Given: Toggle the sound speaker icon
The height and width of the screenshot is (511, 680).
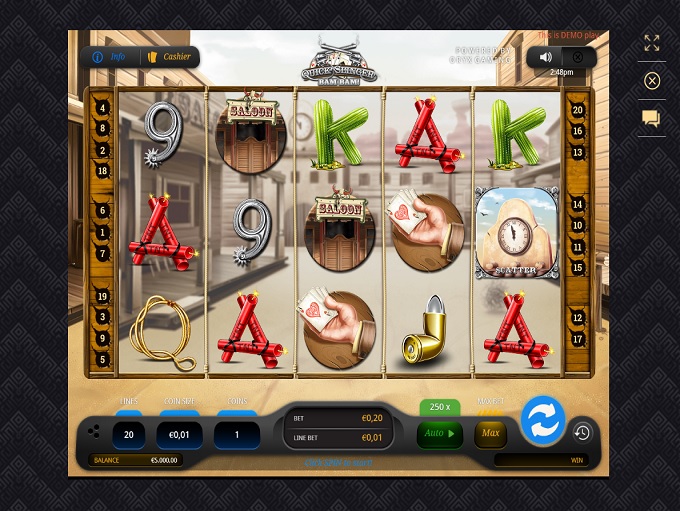Looking at the screenshot, I should [545, 57].
